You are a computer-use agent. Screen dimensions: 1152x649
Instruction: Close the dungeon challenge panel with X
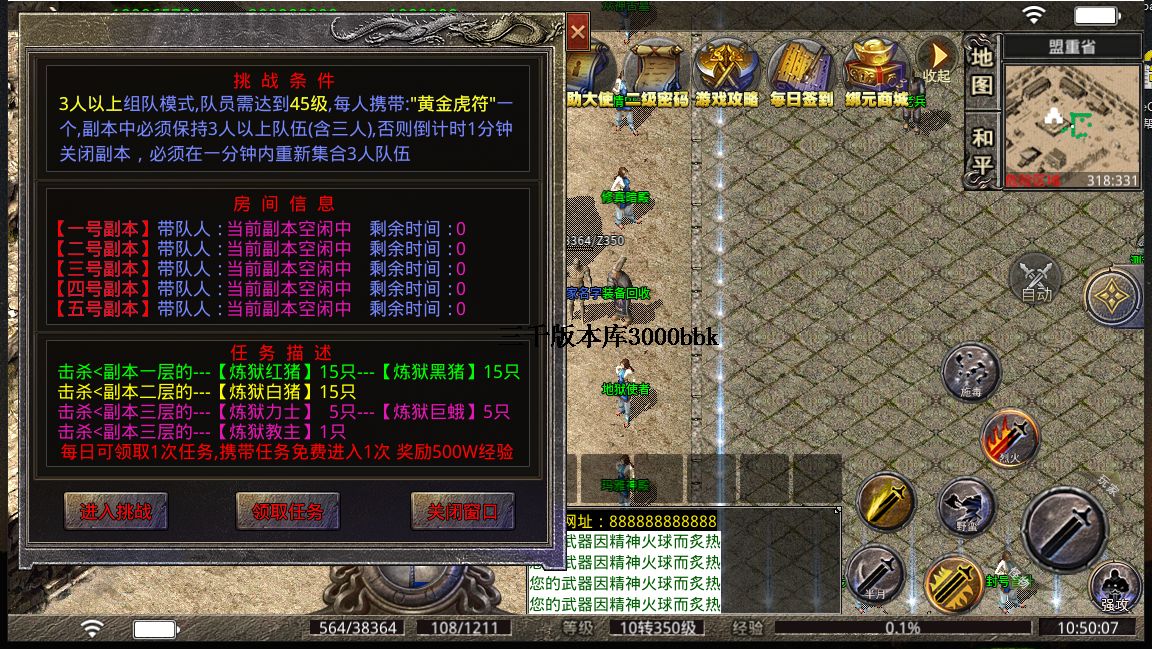coord(578,32)
